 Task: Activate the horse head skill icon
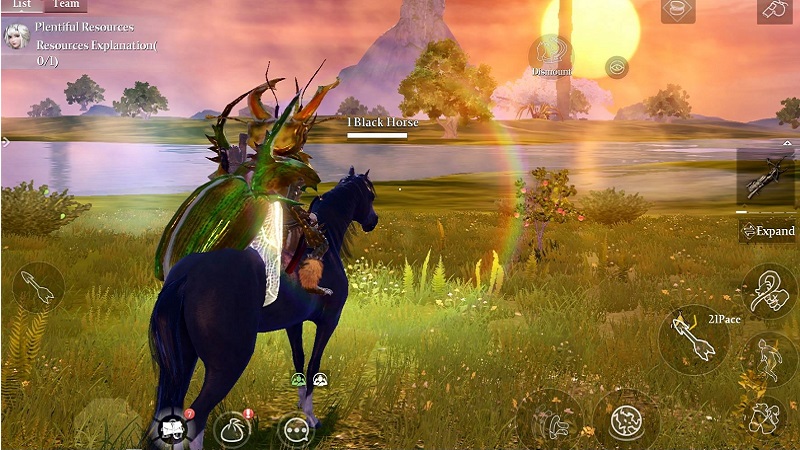[769, 290]
